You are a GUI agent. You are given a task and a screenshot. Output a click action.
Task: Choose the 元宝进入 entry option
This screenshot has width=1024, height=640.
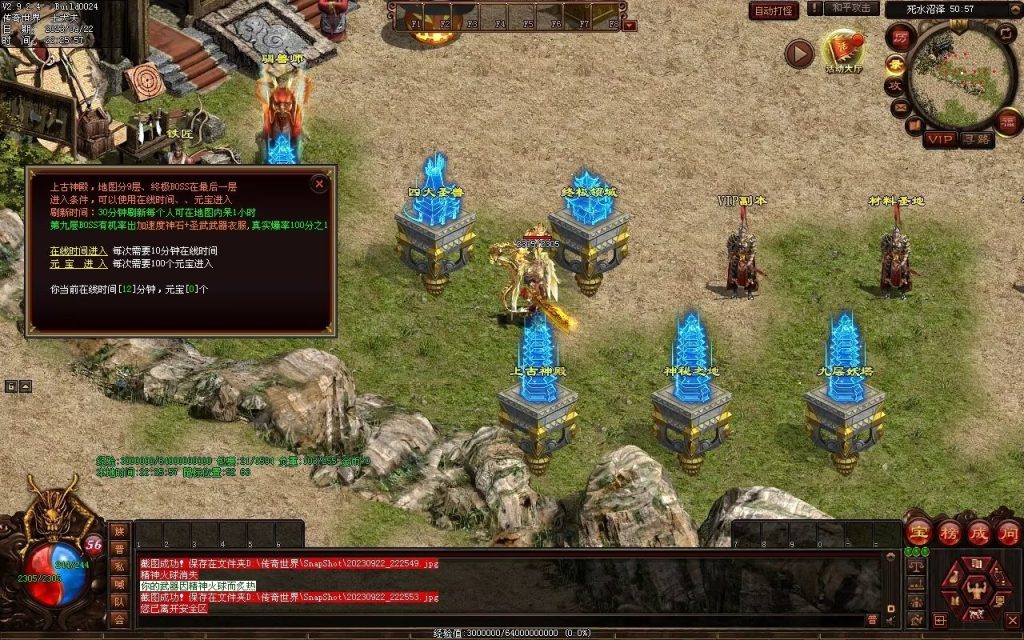click(78, 264)
